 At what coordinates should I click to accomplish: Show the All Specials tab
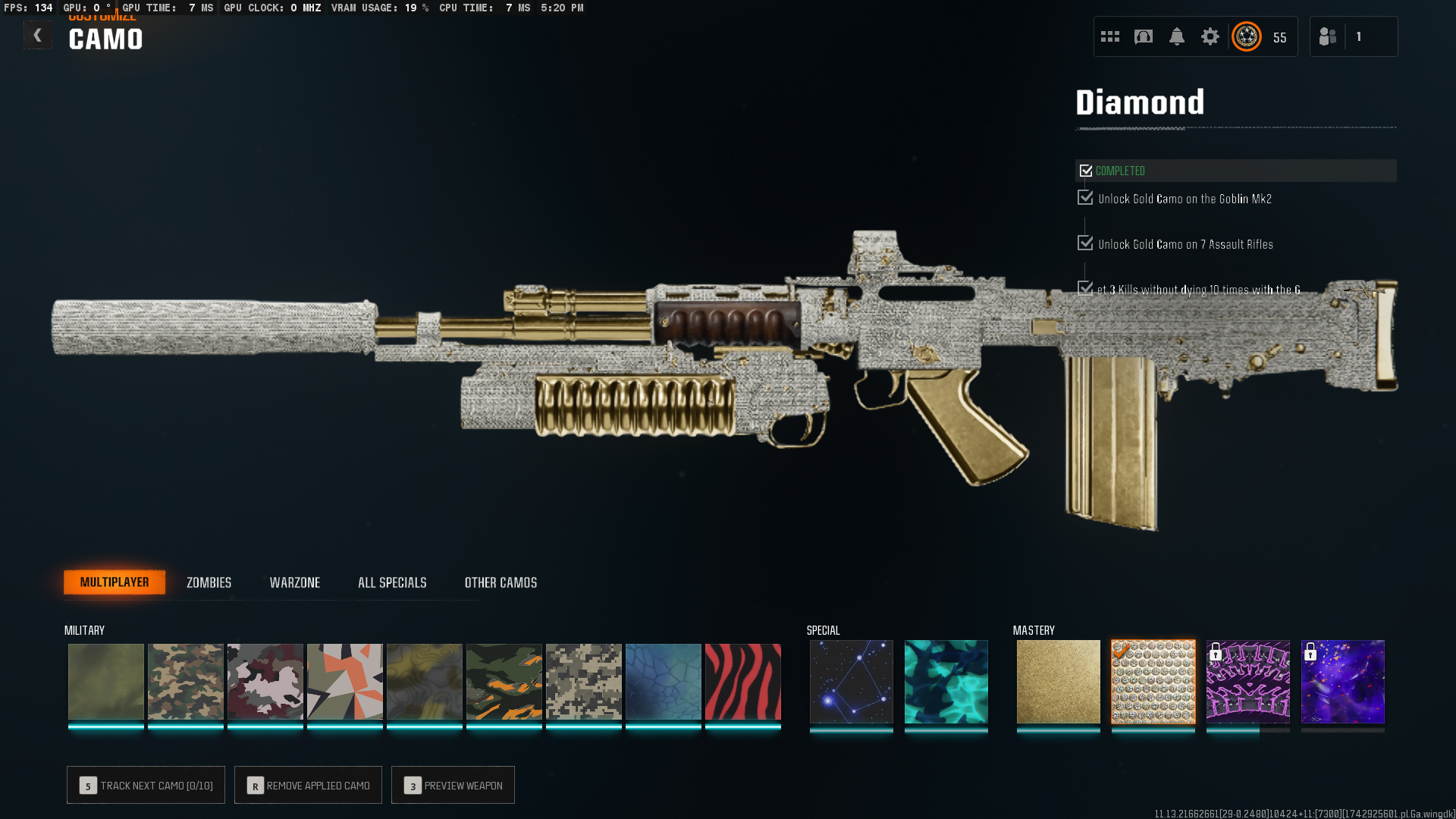click(x=392, y=582)
